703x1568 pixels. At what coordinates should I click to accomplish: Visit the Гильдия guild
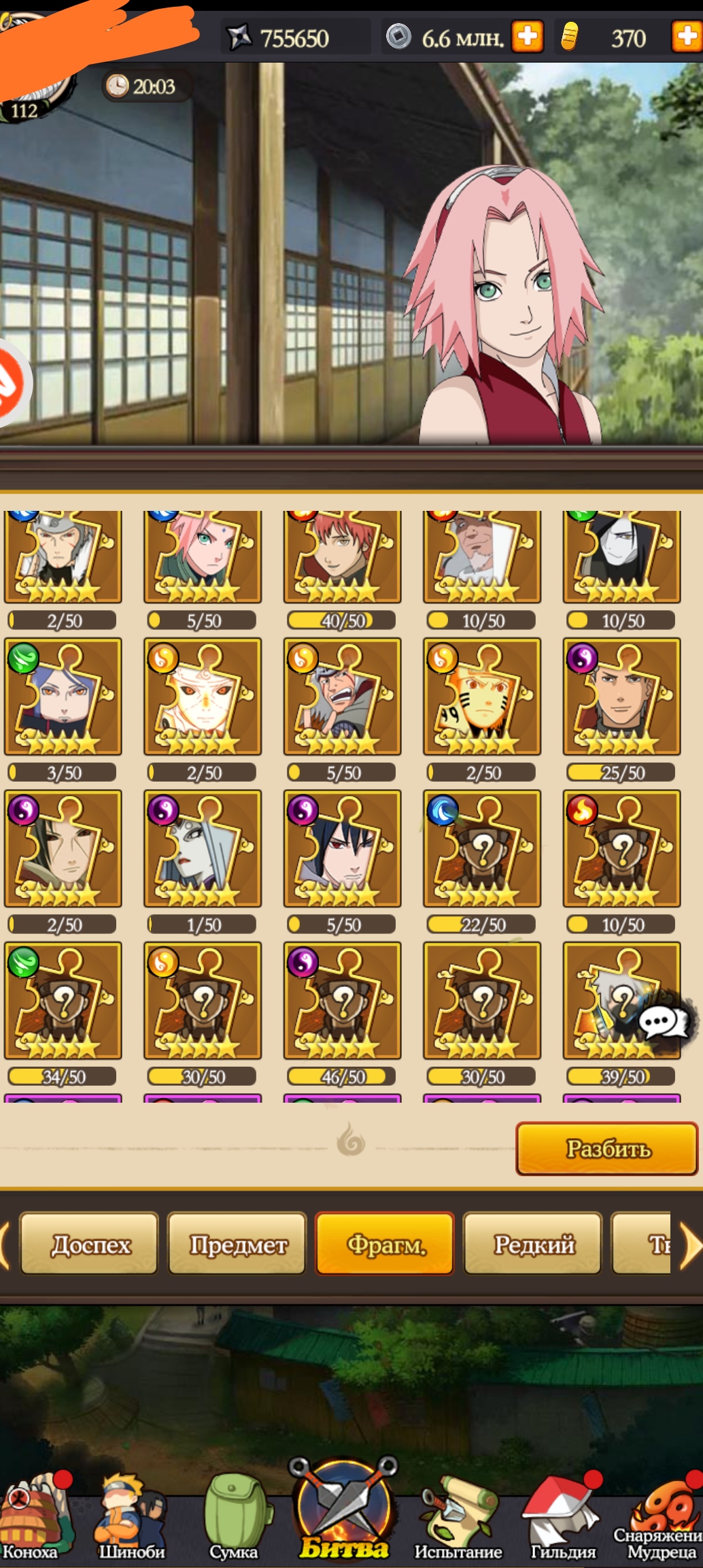pos(562,1519)
